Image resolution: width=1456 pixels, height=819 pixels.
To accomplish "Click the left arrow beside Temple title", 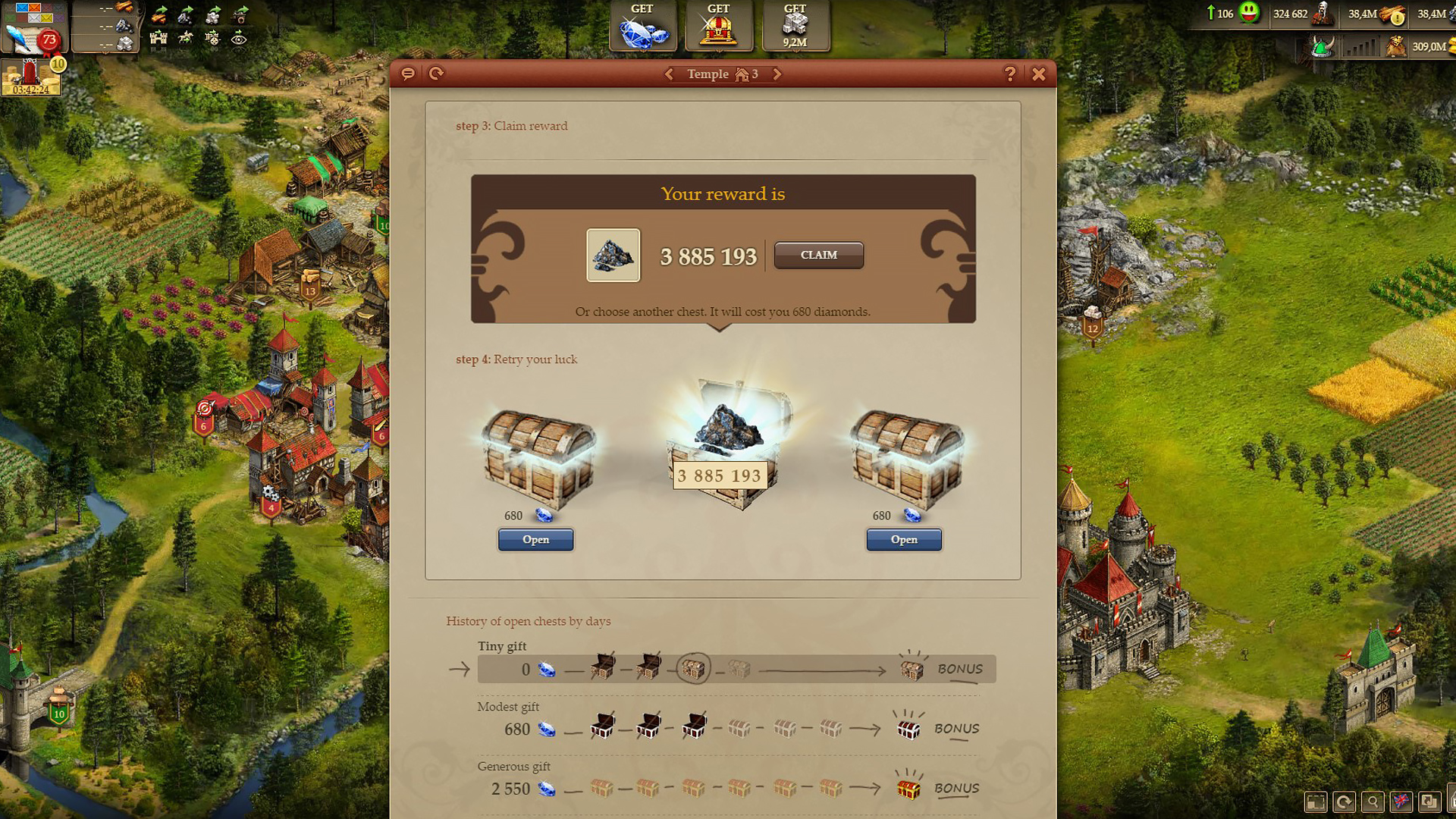I will click(670, 74).
